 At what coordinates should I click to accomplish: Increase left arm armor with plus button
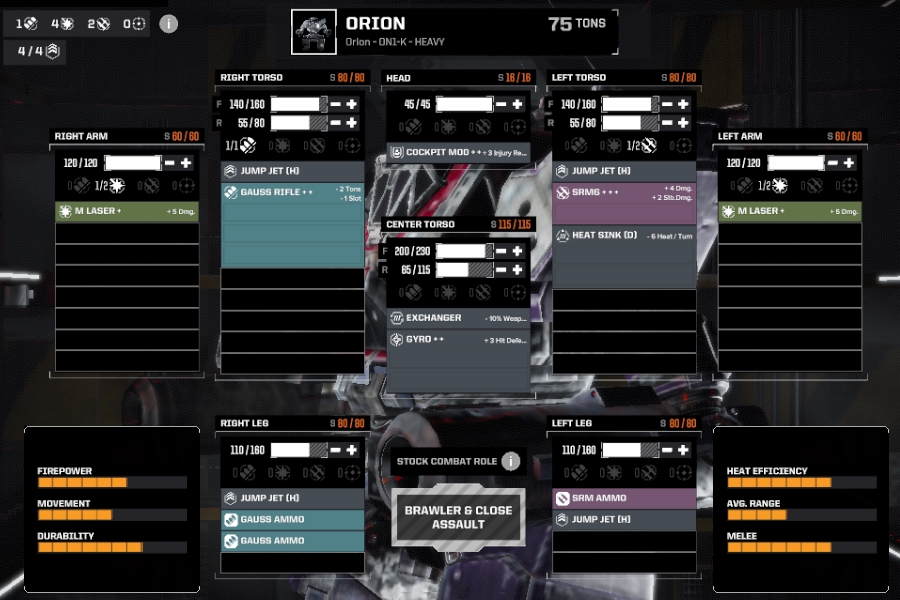tap(849, 163)
